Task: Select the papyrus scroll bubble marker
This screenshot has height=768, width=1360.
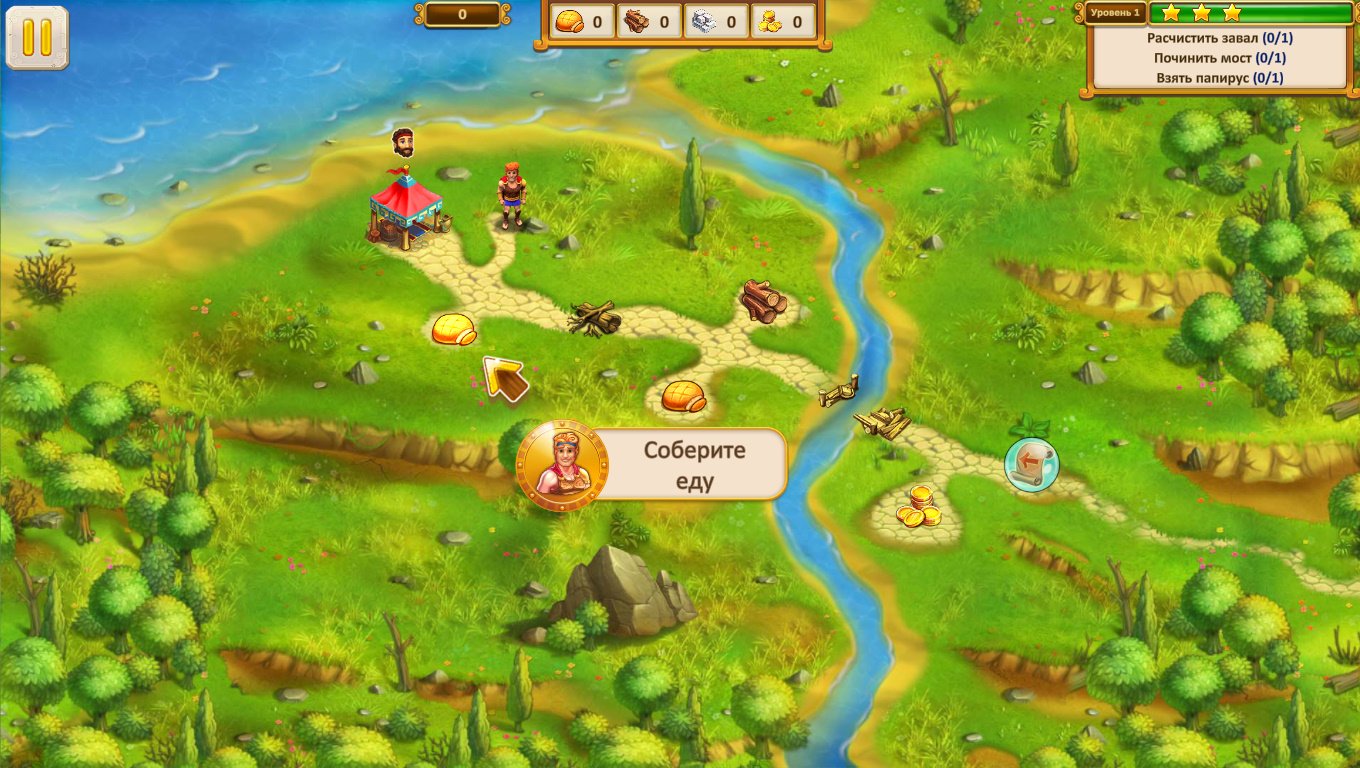Action: (x=1031, y=464)
